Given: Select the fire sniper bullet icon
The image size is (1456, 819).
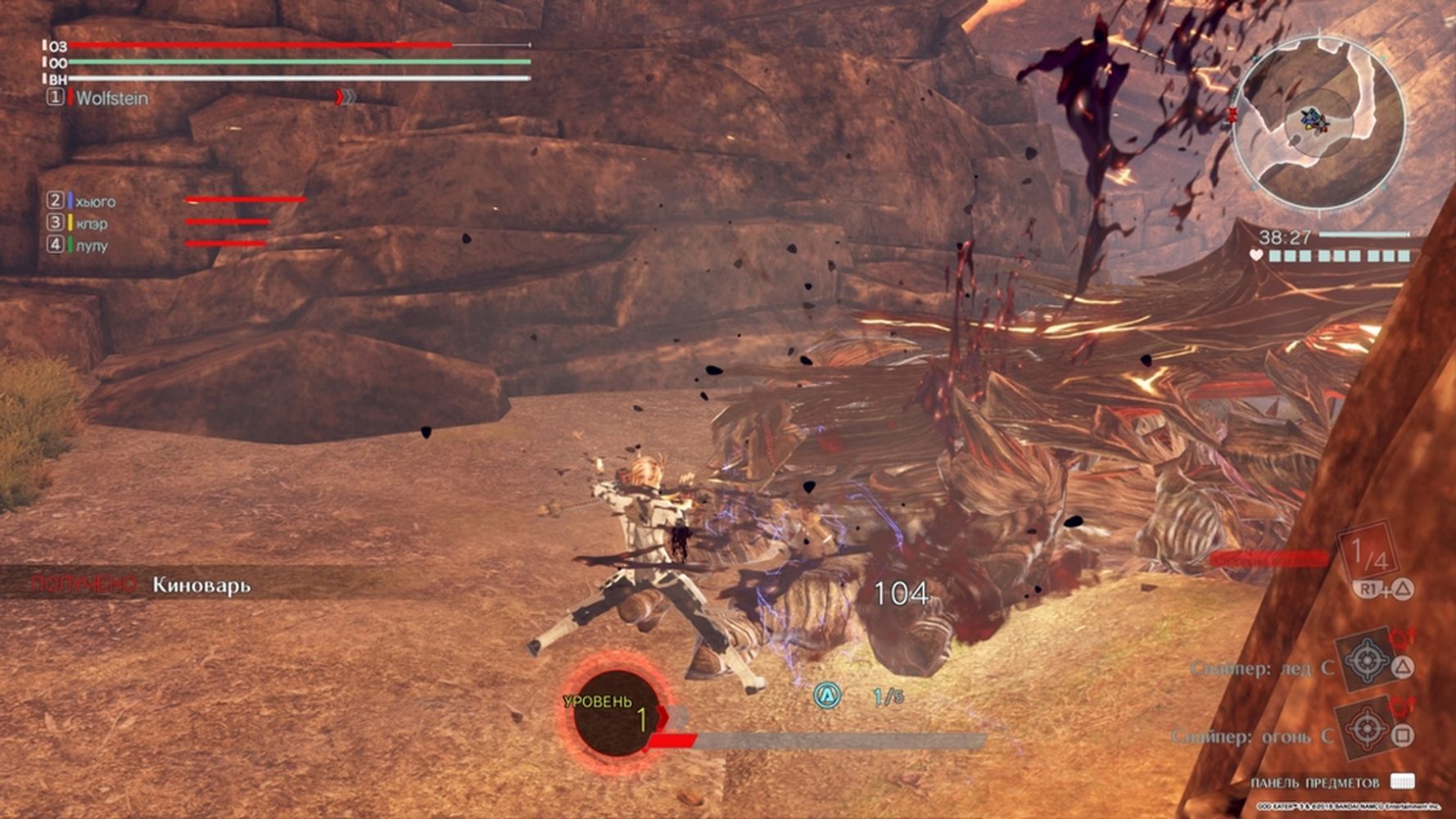Looking at the screenshot, I should pyautogui.click(x=1366, y=726).
